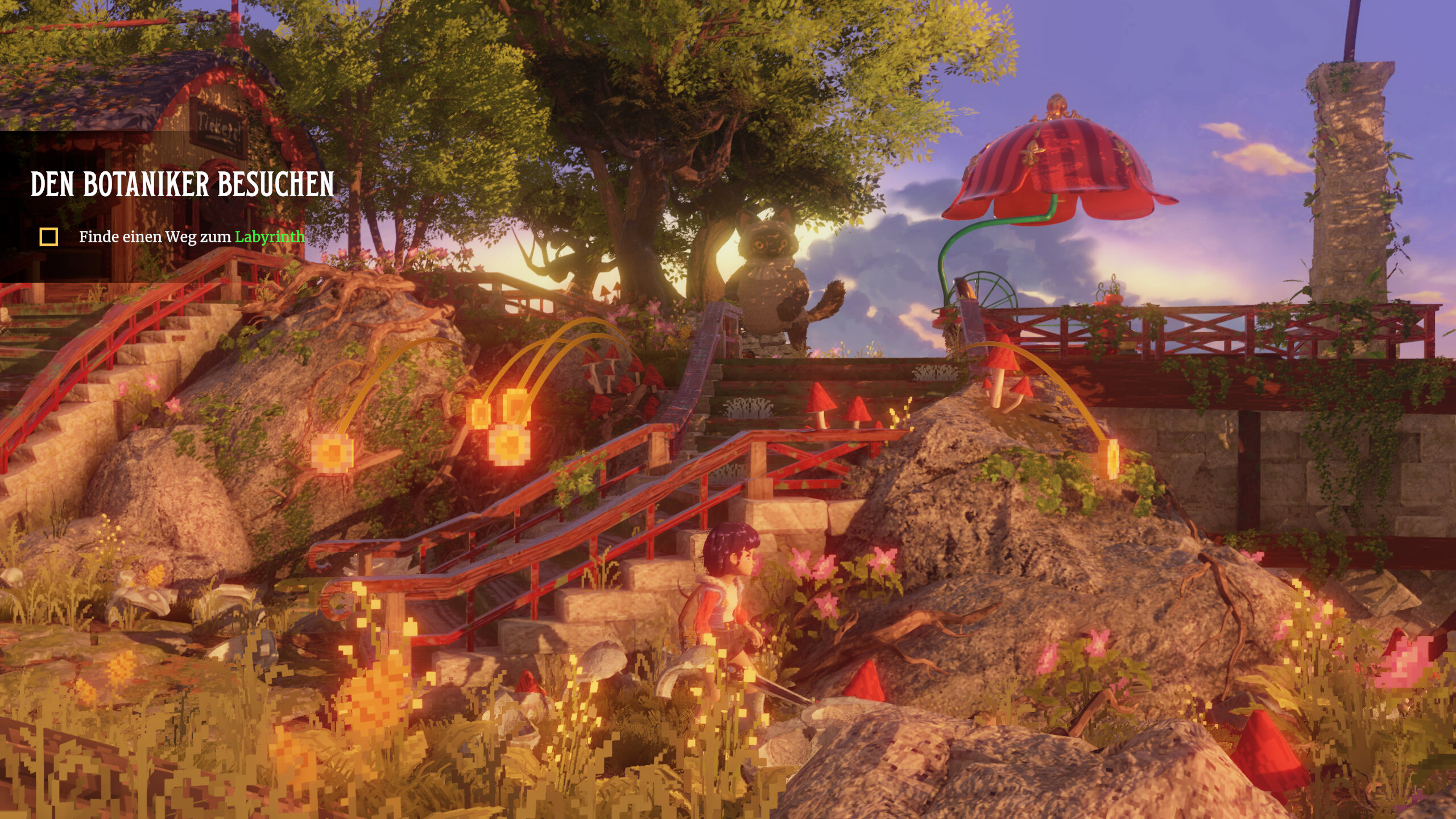
Task: Tick the Labyrinth objective checkbox
Action: point(49,237)
